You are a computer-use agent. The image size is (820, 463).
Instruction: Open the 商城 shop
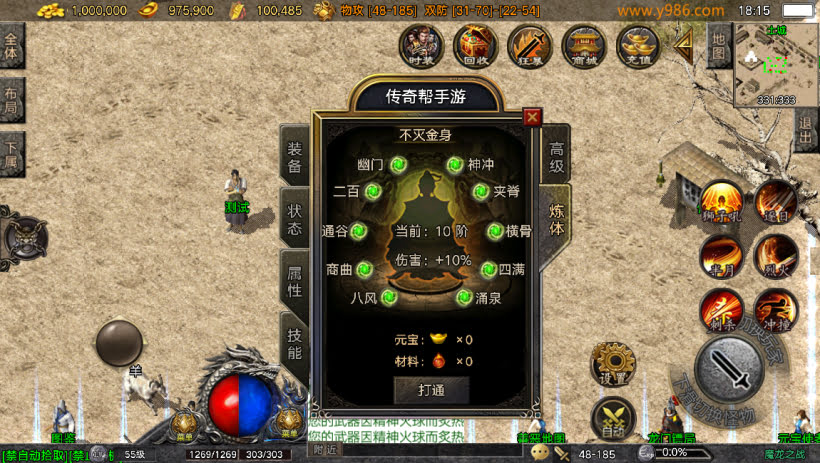[x=583, y=45]
